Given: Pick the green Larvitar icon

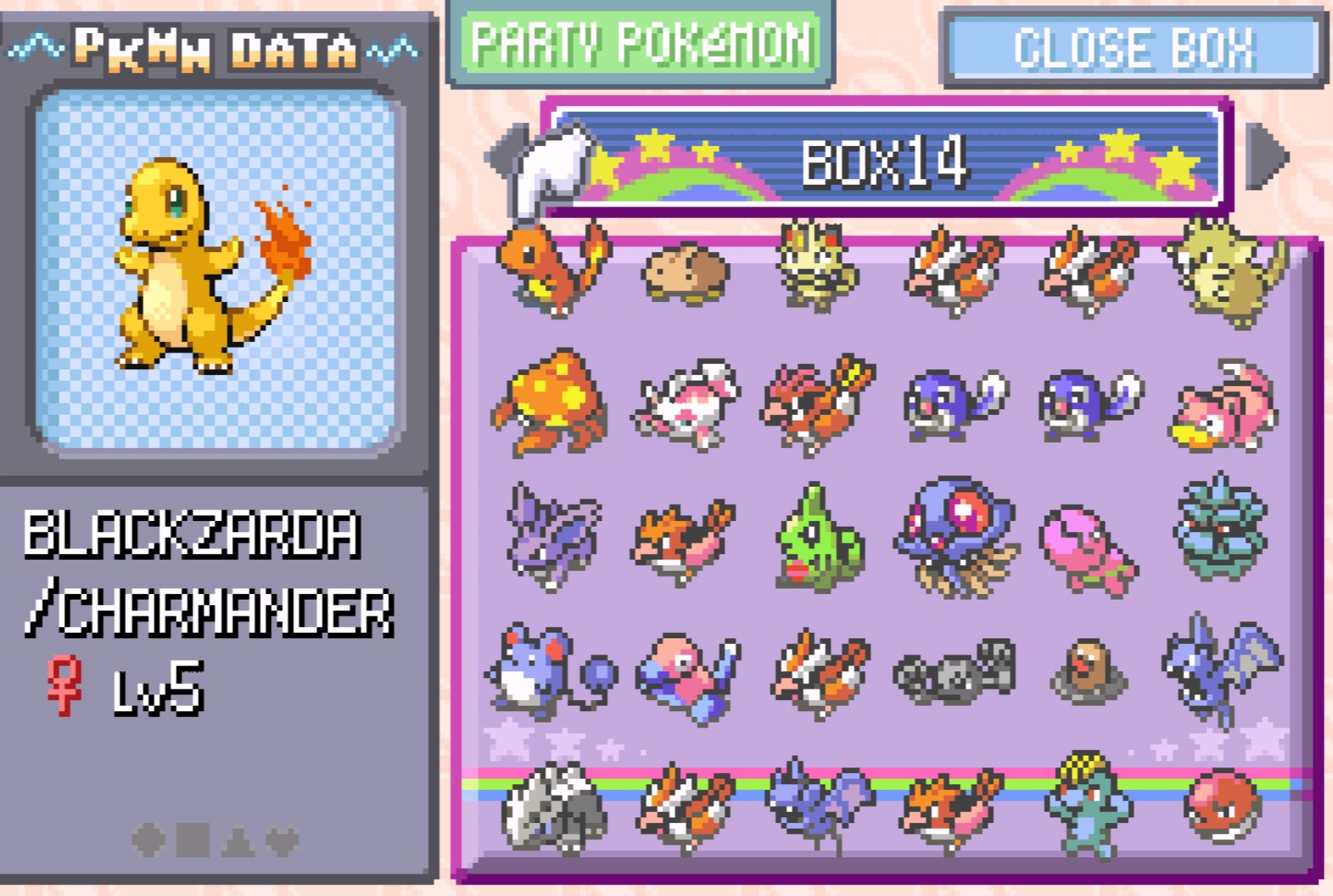Looking at the screenshot, I should coord(818,539).
